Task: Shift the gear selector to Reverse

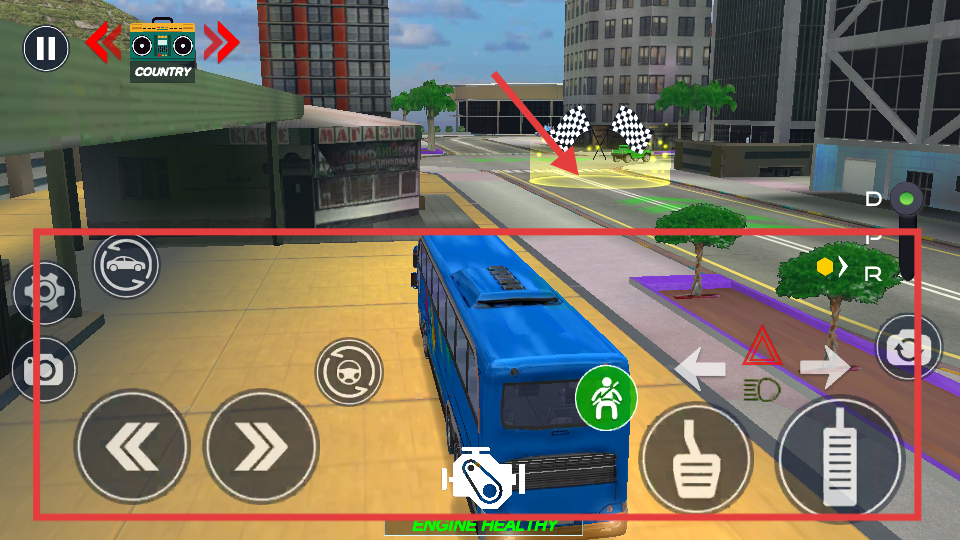Action: (873, 273)
